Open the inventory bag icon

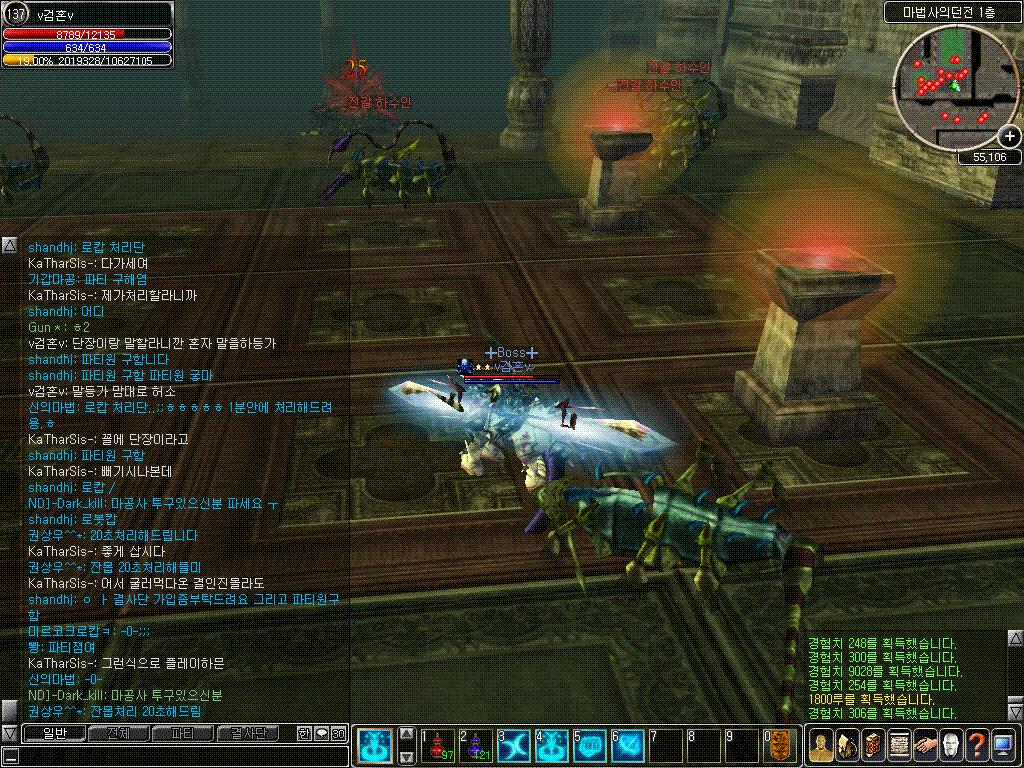tap(847, 746)
